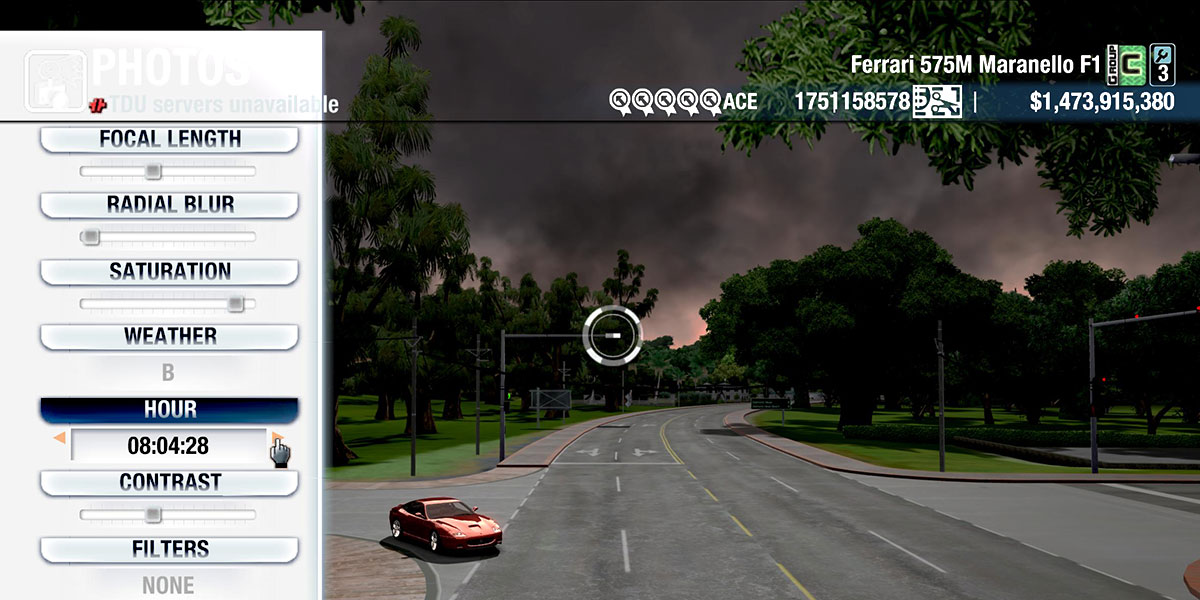Viewport: 1200px width, 600px height.
Task: Open the Filters option
Action: (x=169, y=549)
